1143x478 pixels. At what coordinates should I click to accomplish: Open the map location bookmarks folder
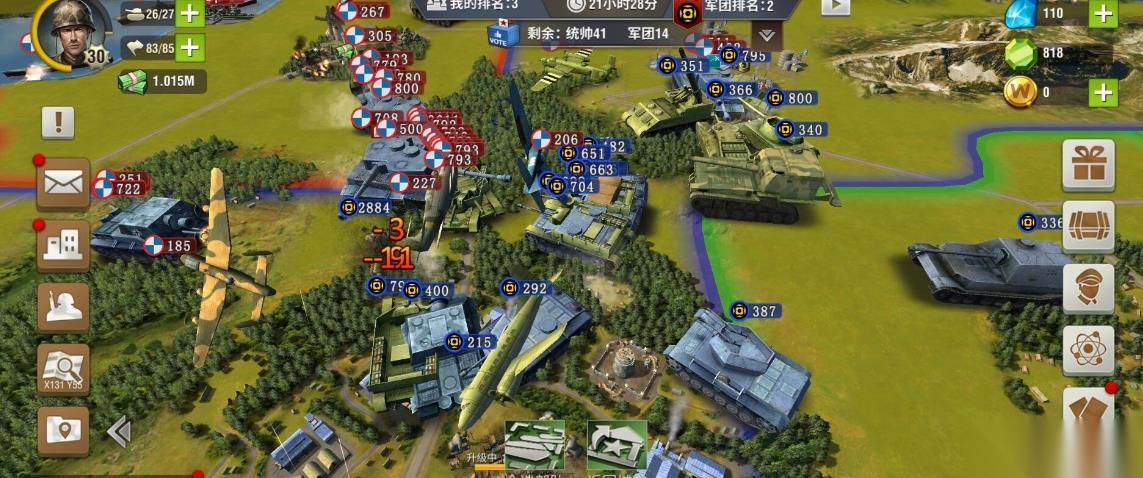click(63, 431)
